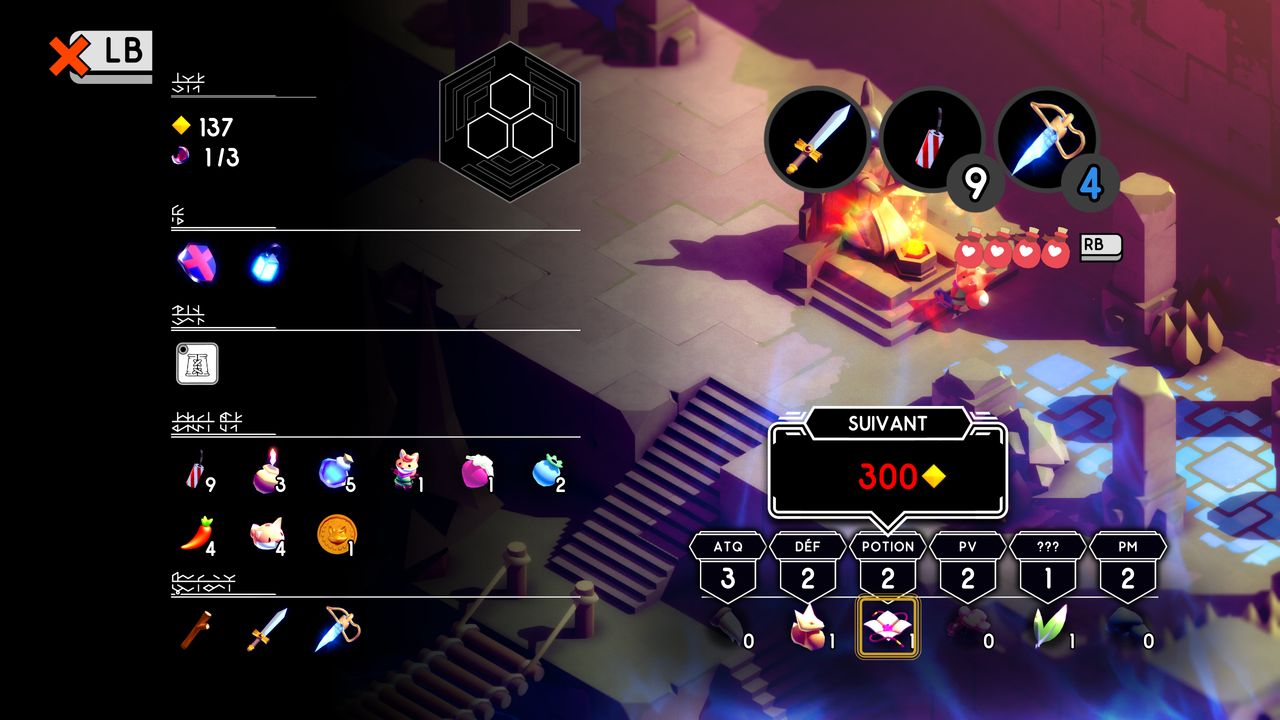Choose the ATQ stat upgrade
1280x720 pixels.
pos(728,566)
